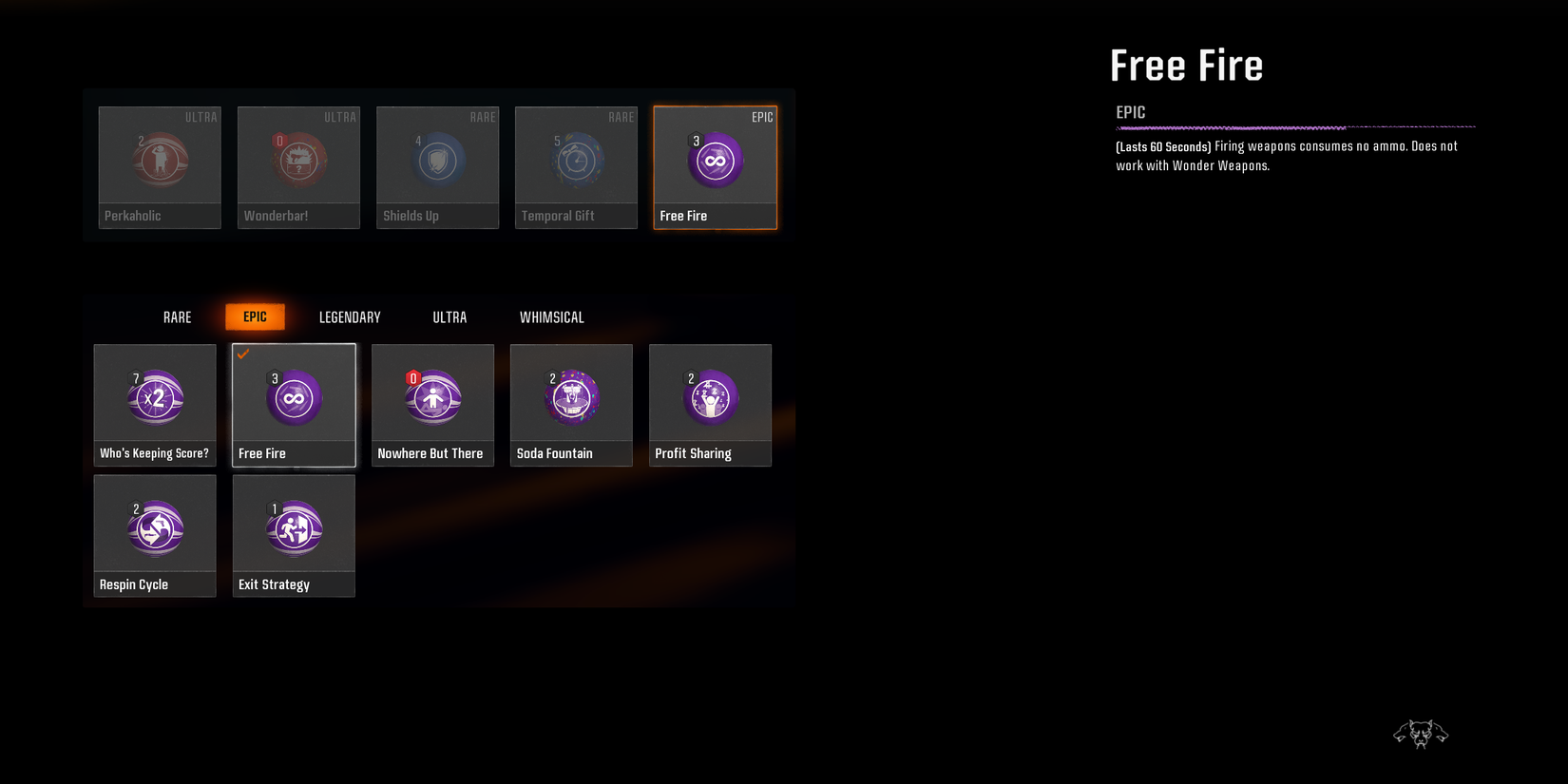Click the dog emblem in the corner
Image resolution: width=1568 pixels, height=784 pixels.
pyautogui.click(x=1421, y=733)
